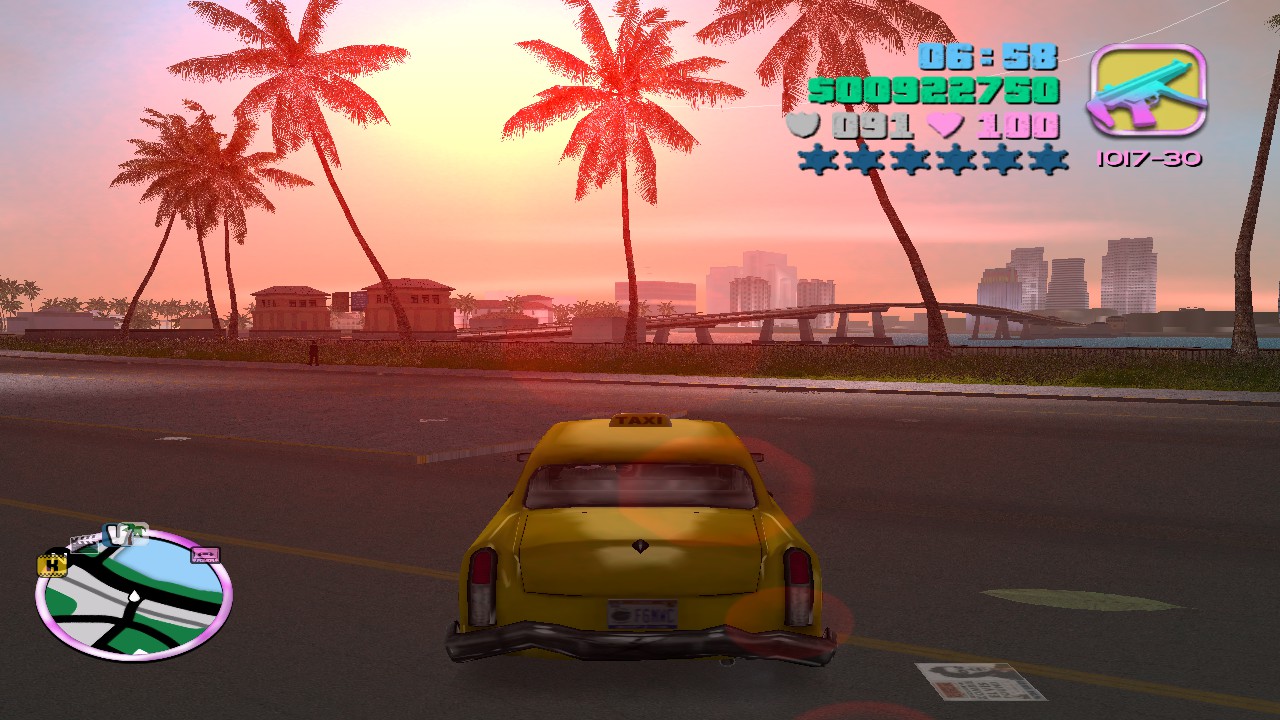Click the circular radar minimap
The width and height of the screenshot is (1280, 720).
[x=133, y=597]
